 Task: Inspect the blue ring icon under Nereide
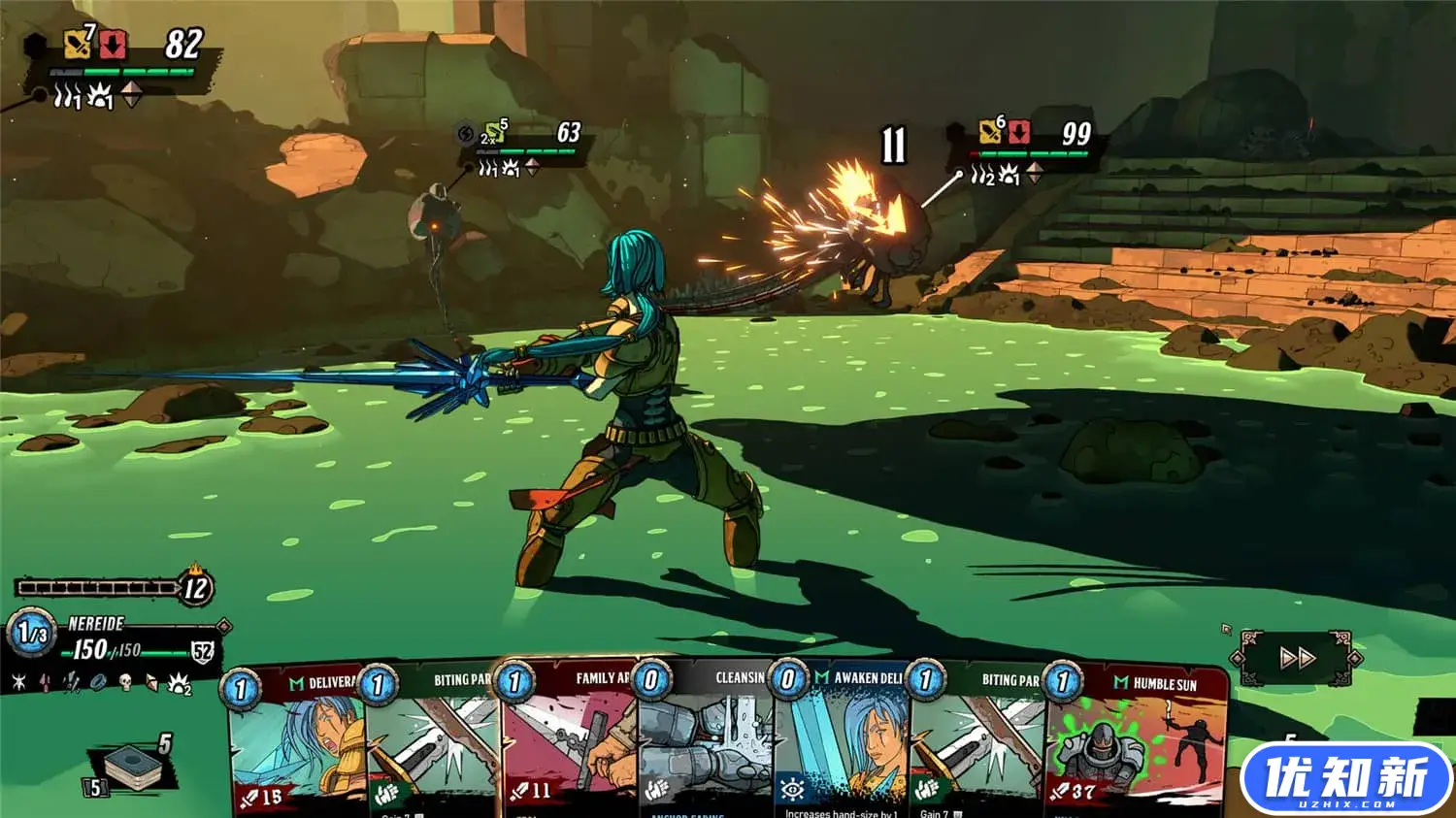[98, 682]
